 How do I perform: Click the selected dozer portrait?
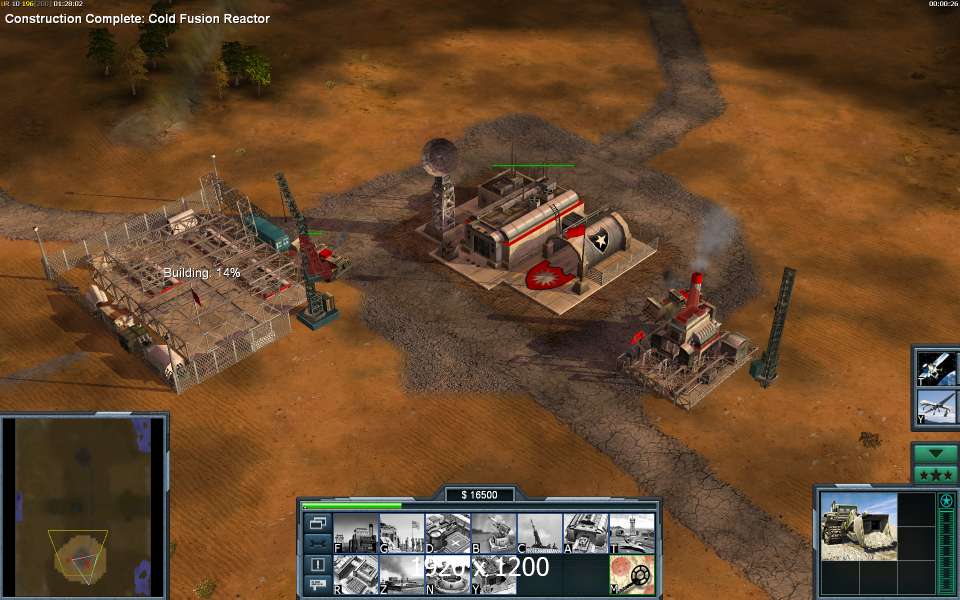click(858, 526)
